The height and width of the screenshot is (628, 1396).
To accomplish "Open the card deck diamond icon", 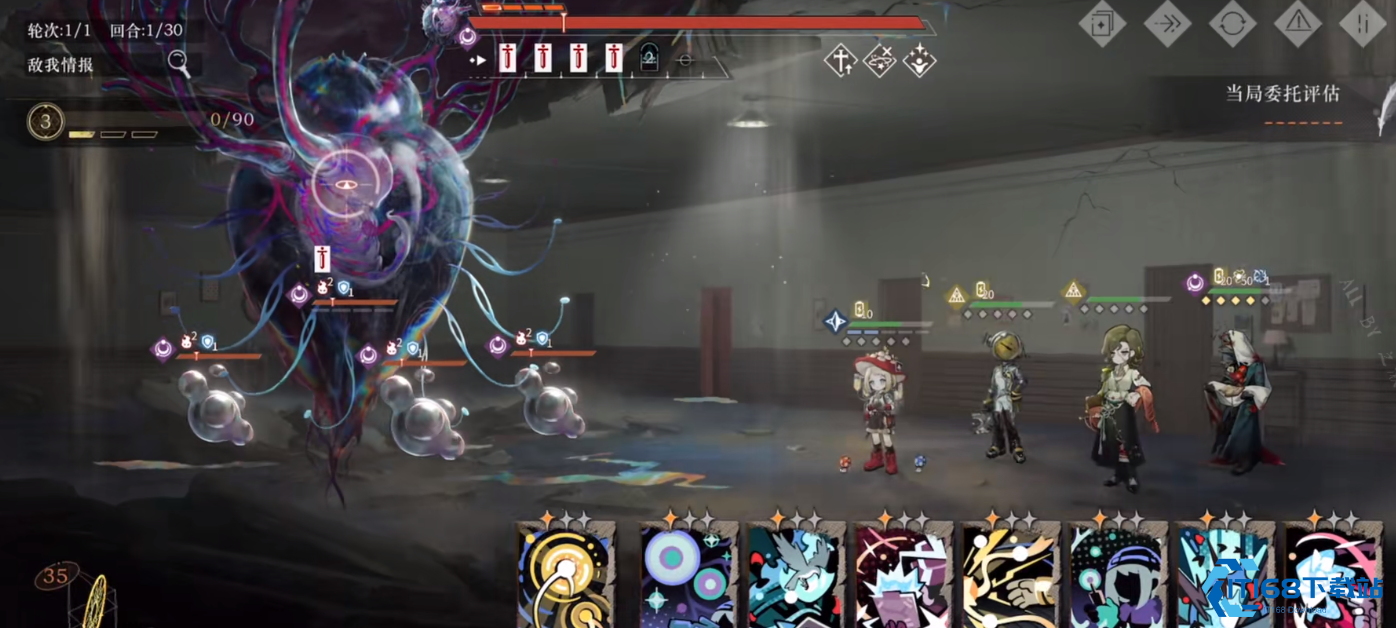I will 1102,23.
